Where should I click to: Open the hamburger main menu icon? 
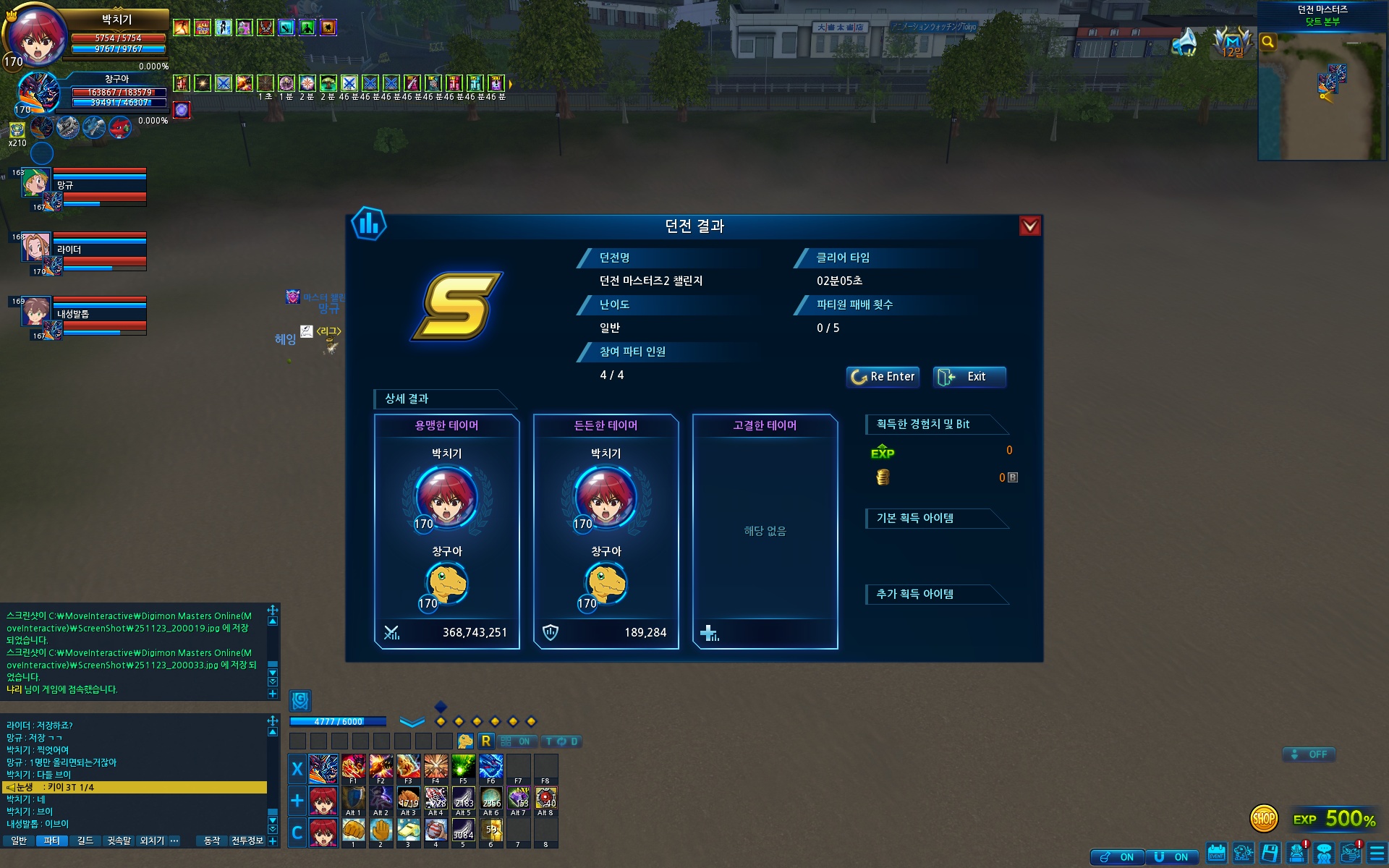coord(1377,854)
